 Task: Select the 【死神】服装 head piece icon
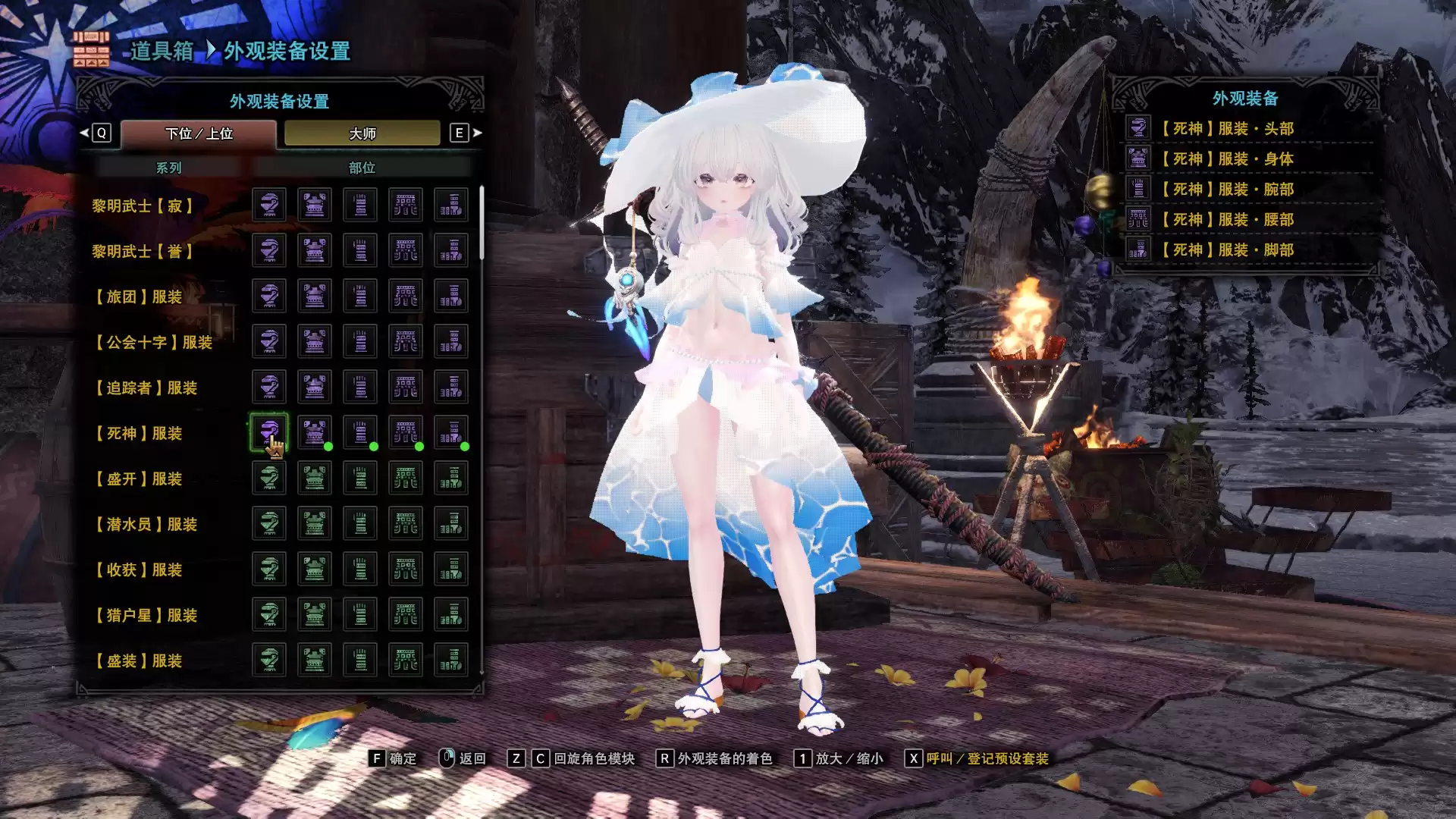point(269,433)
